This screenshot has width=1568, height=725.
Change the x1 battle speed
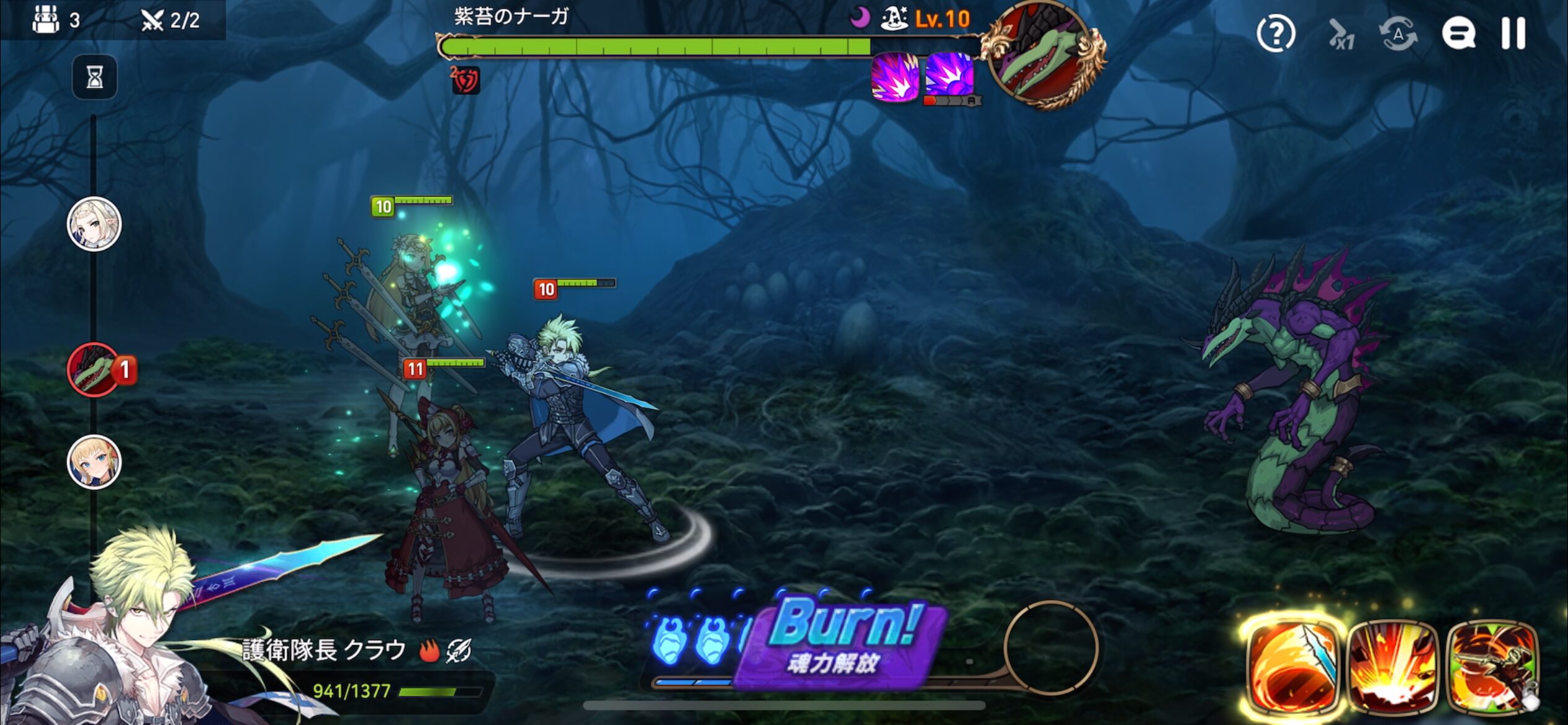(1341, 34)
